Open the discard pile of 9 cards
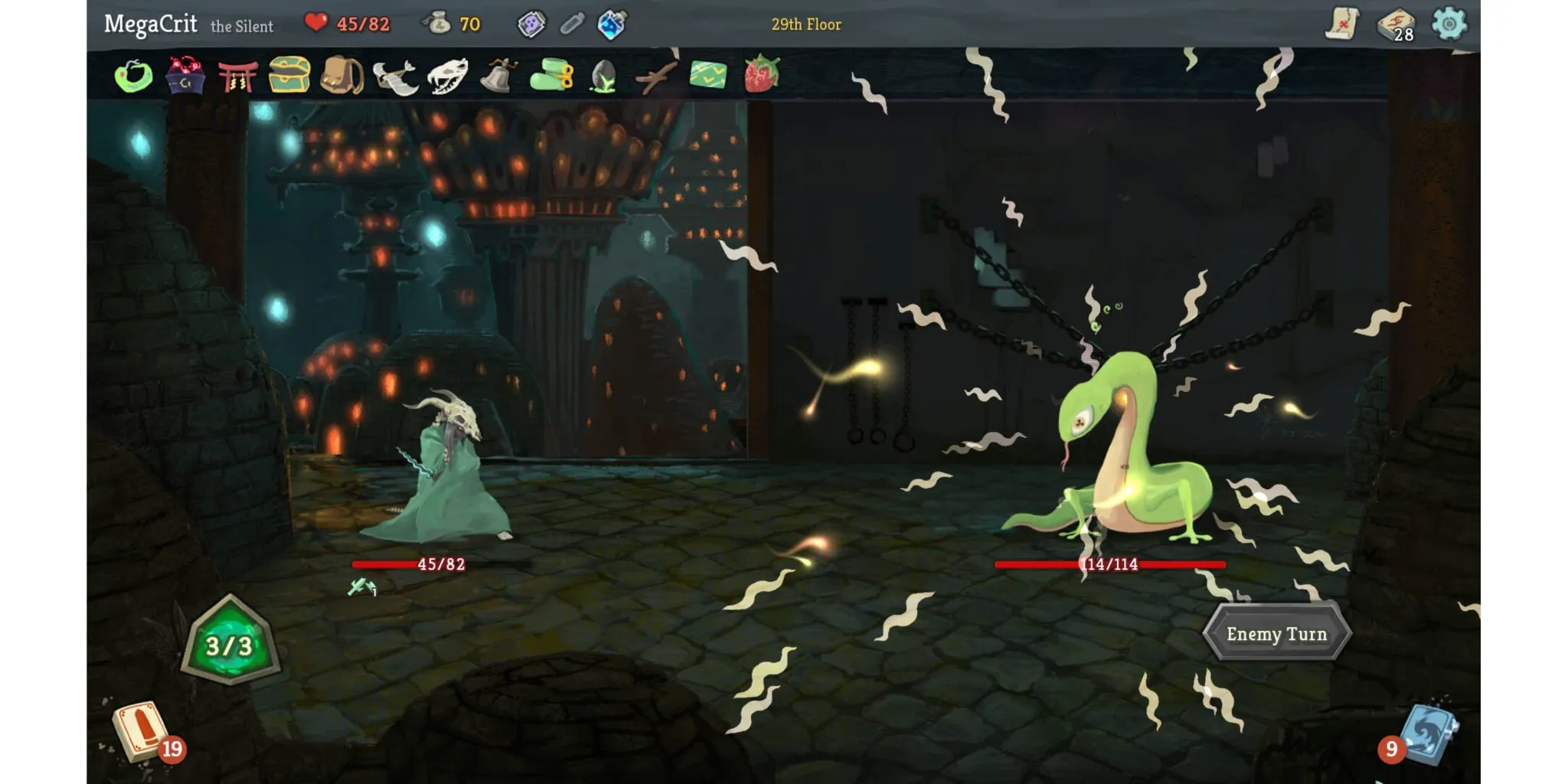 pos(1427,733)
